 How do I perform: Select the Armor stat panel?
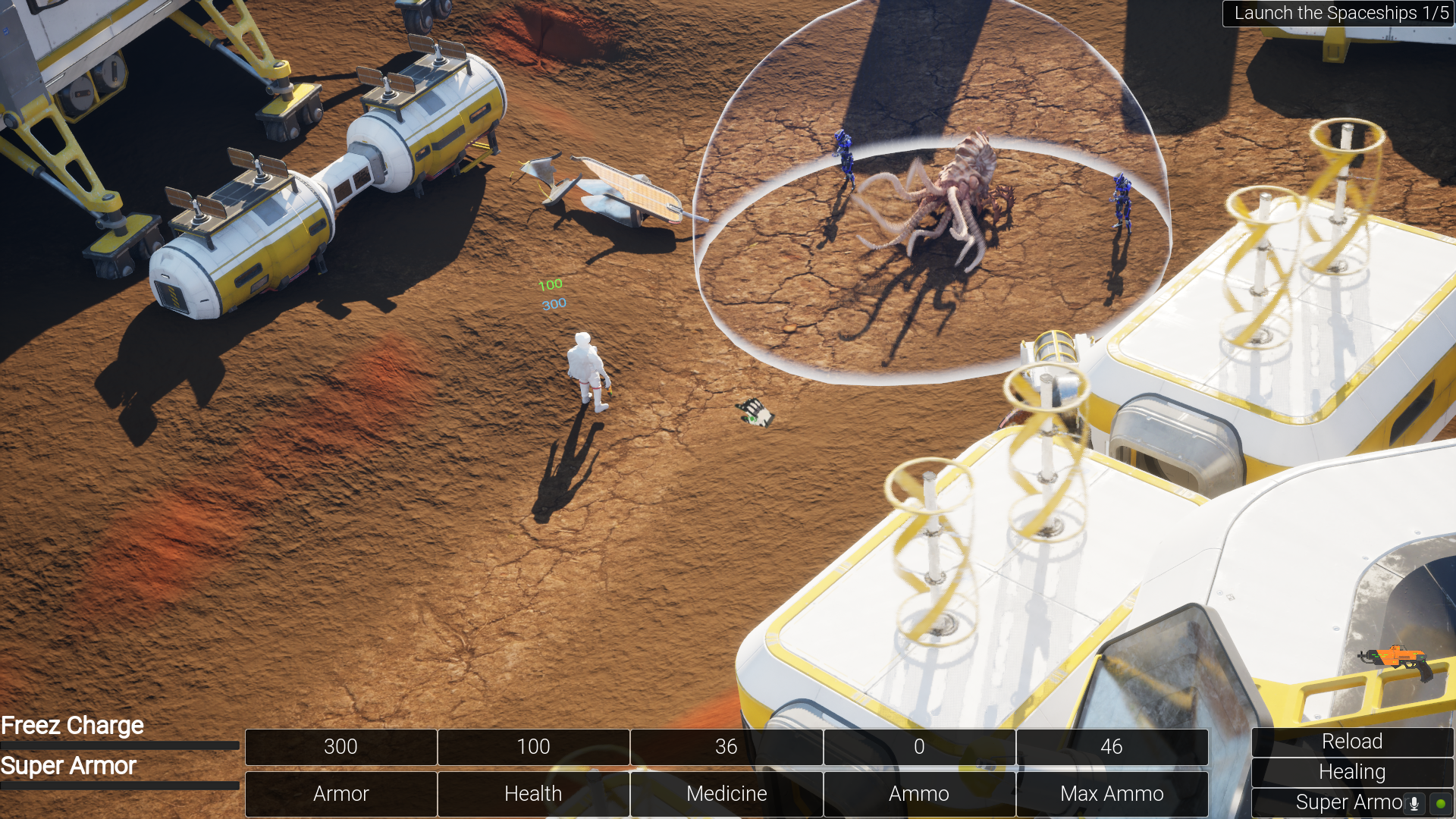[340, 793]
